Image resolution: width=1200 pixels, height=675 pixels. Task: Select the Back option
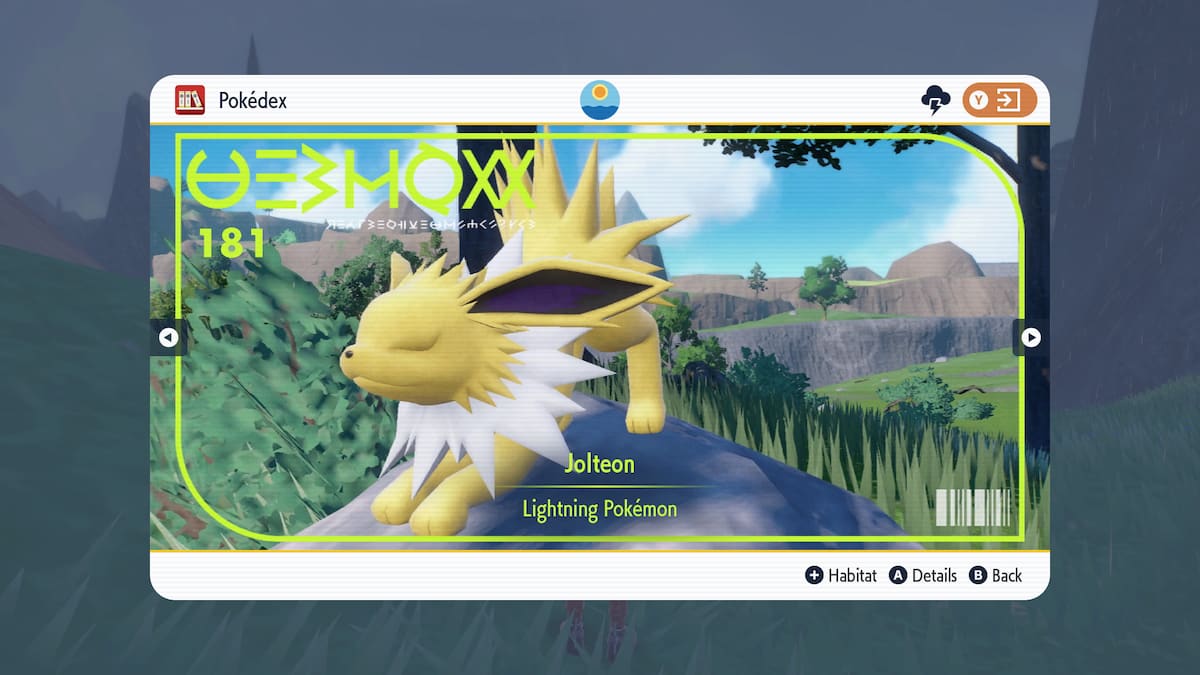(996, 575)
